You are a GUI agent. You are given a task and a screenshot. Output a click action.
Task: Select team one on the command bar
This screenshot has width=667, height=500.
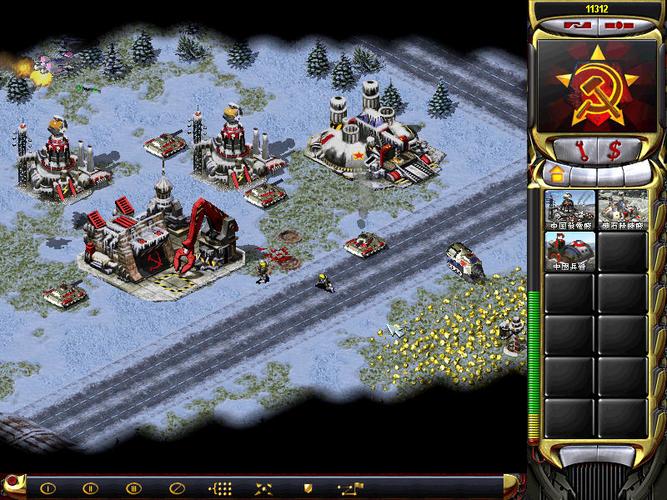47,488
